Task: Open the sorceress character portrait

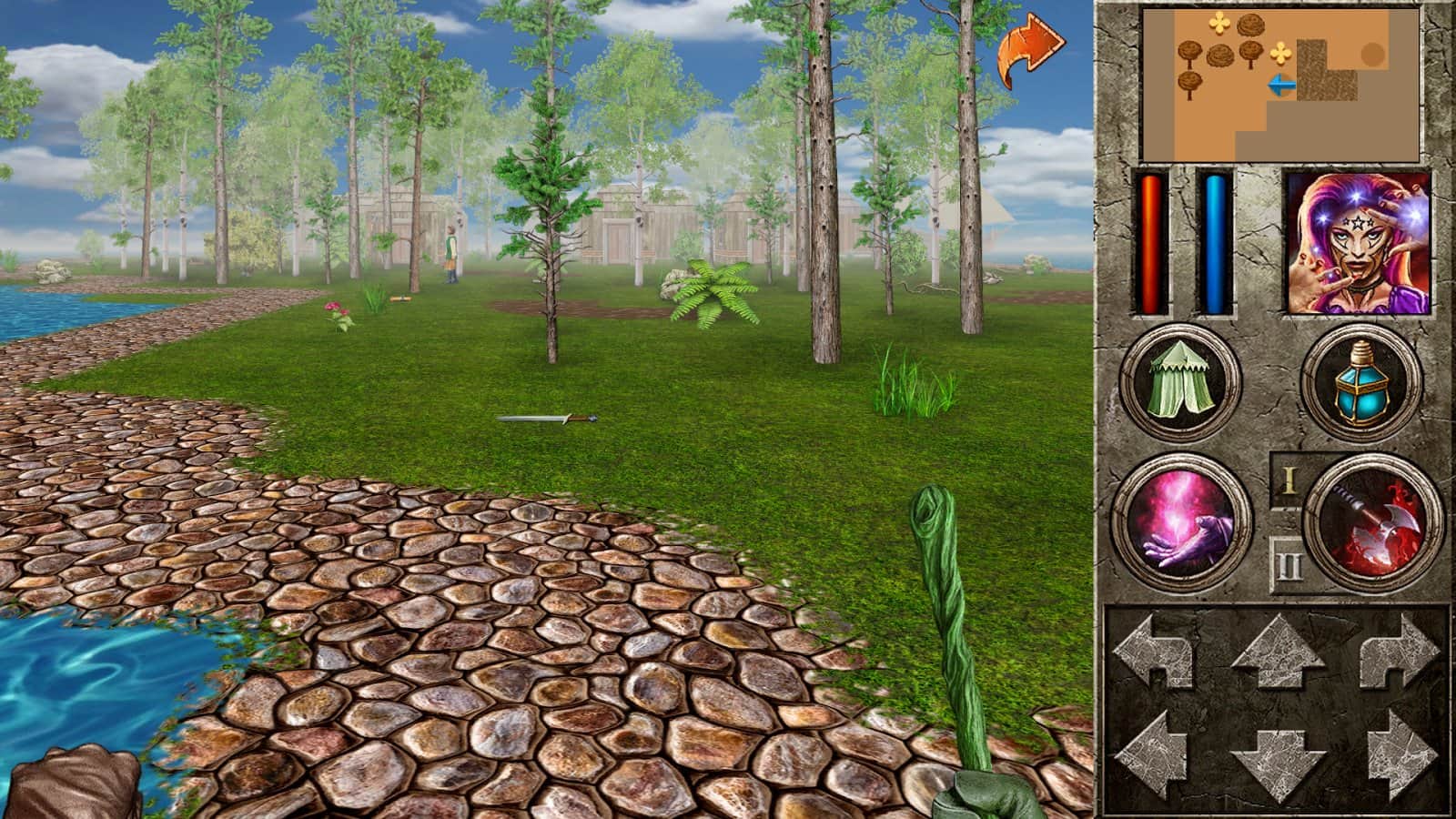Action: (1360, 241)
